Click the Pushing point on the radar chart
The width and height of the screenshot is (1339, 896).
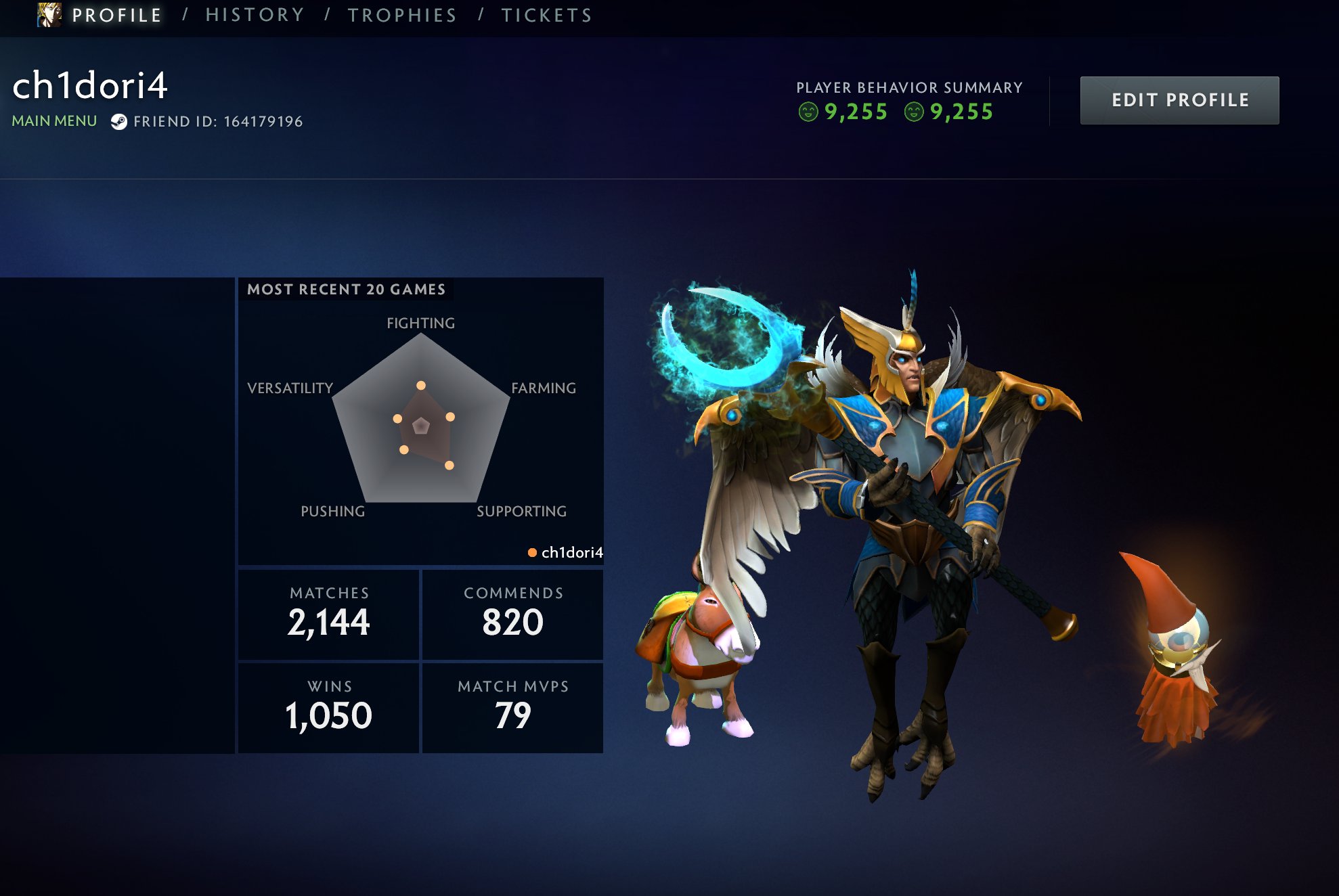coord(403,450)
